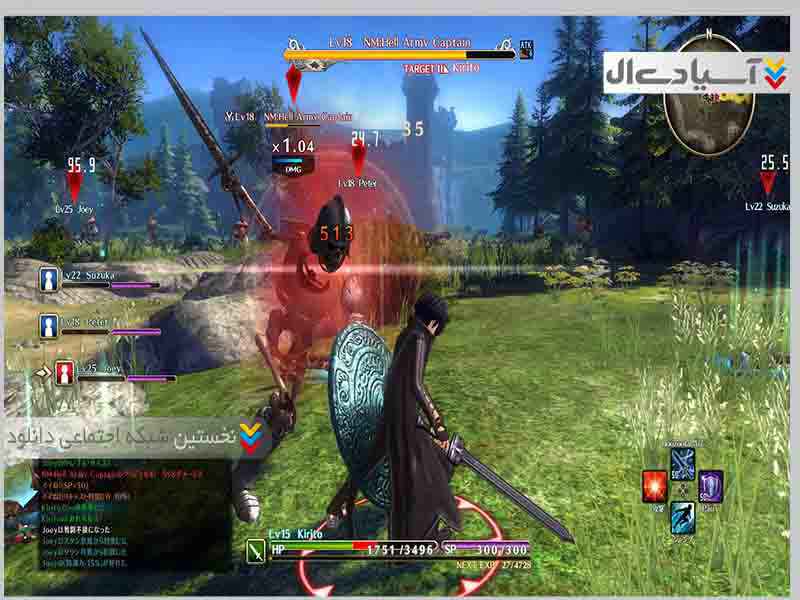Select party member Suzuka's portrait
The image size is (800, 600).
click(x=48, y=279)
